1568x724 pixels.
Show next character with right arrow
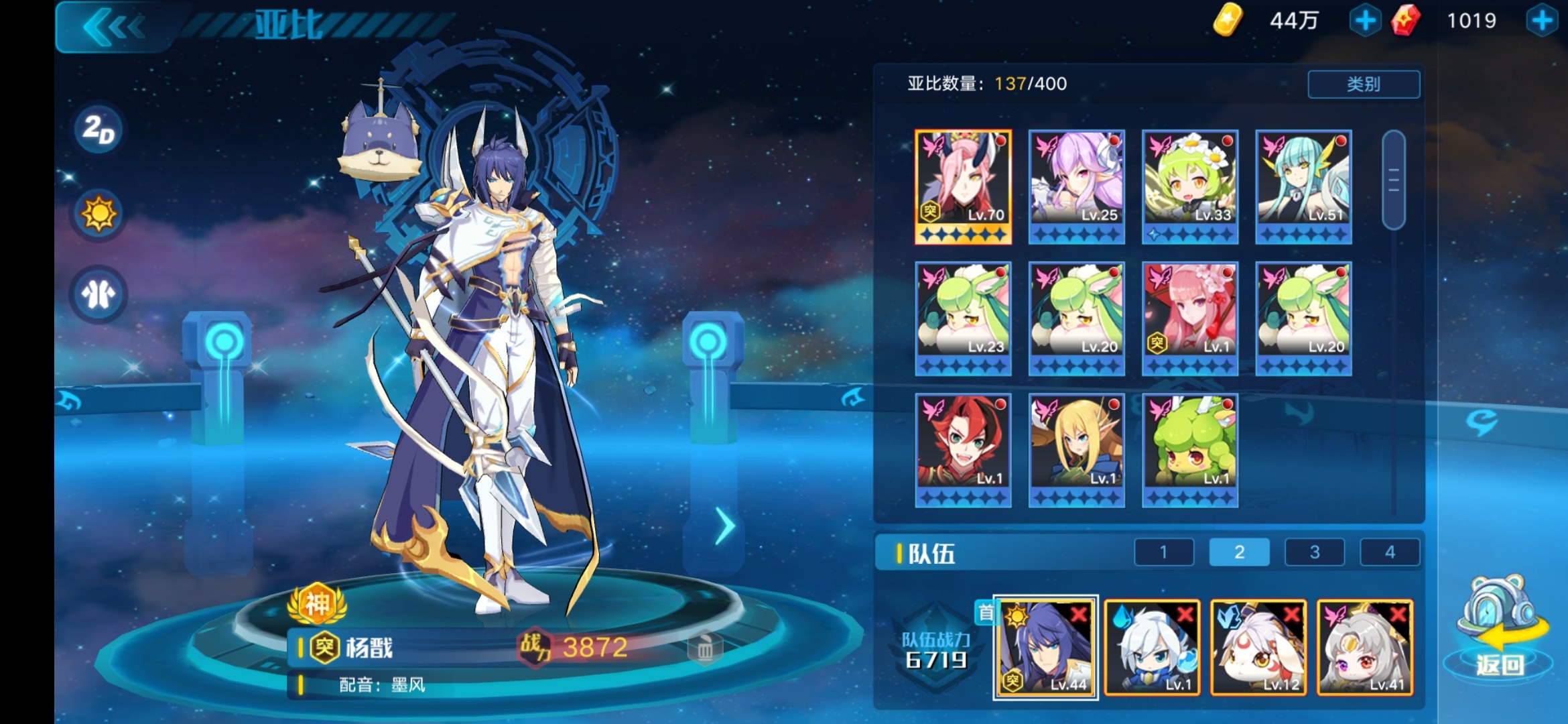tap(724, 526)
